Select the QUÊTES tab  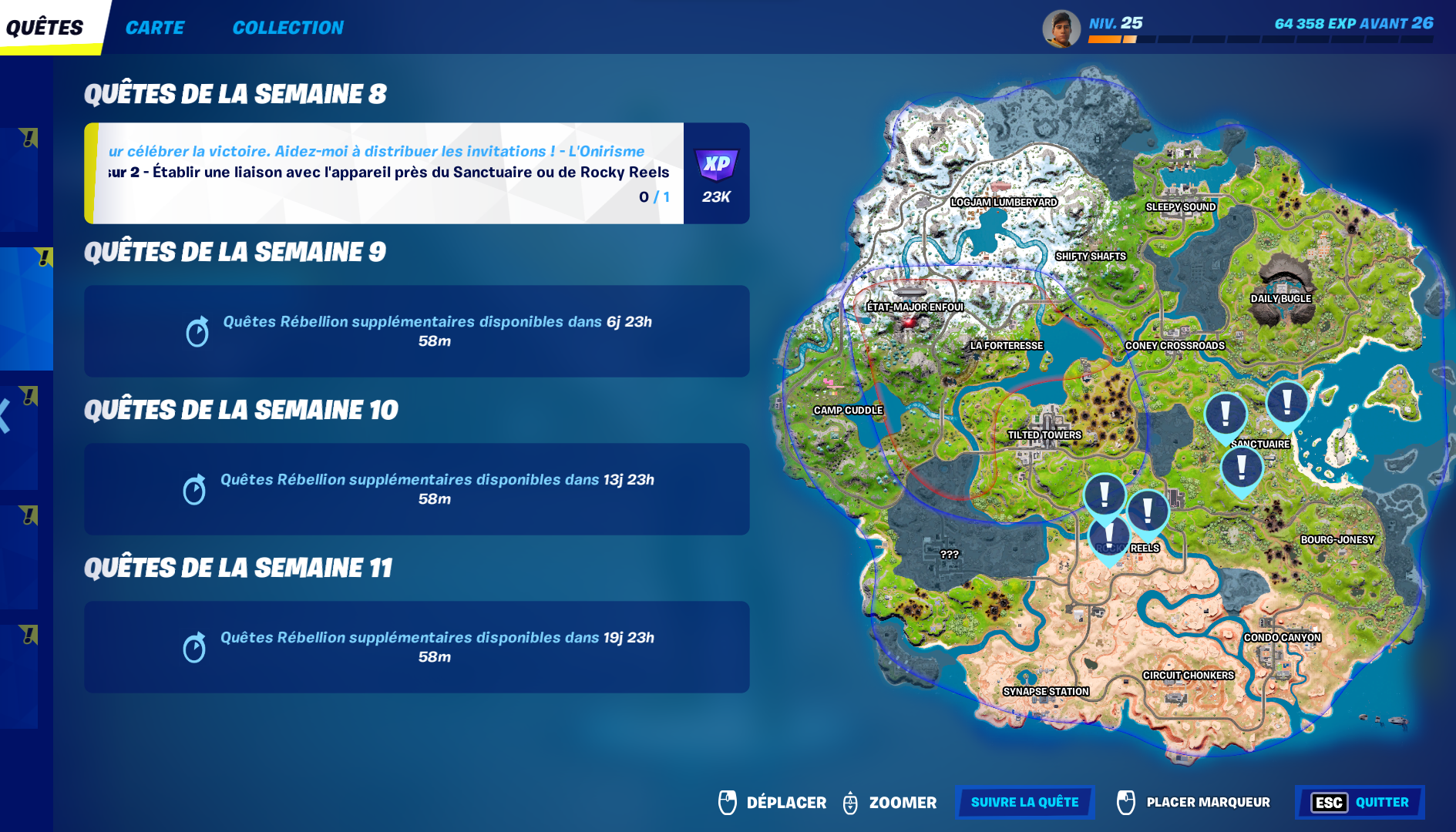[42, 26]
